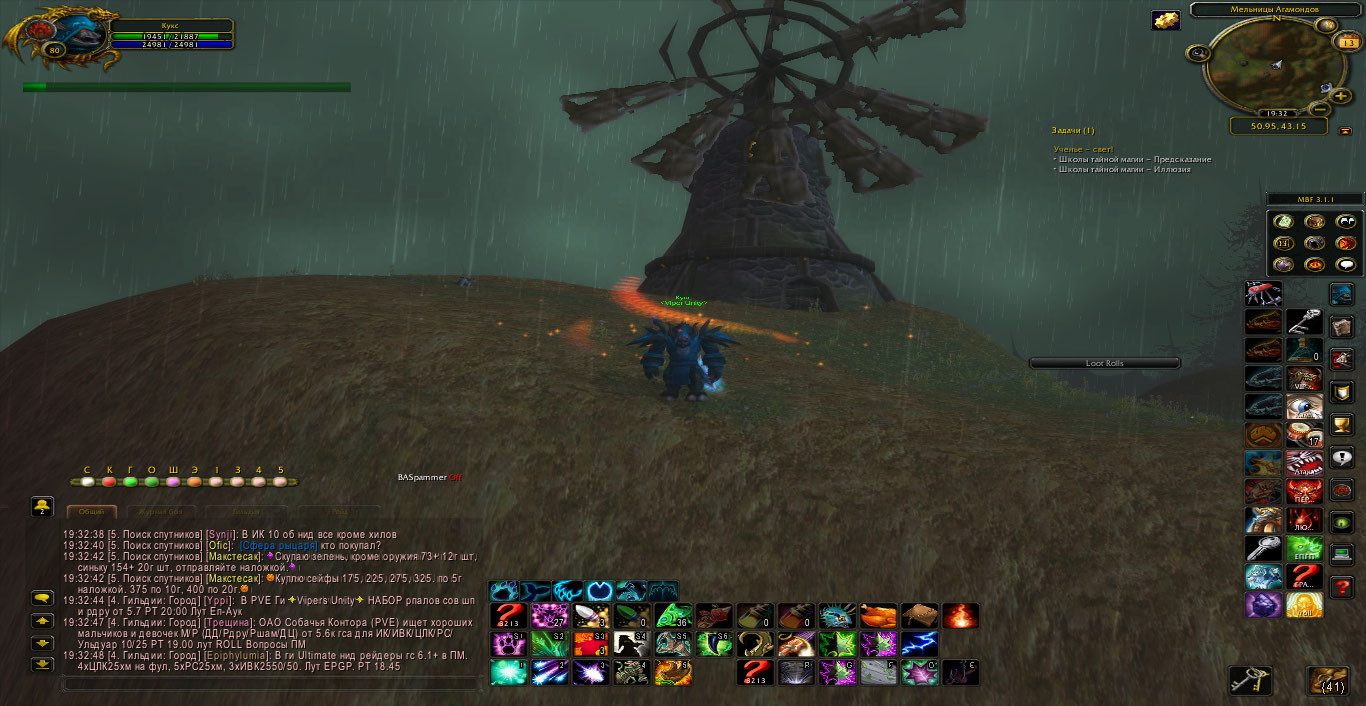Image resolution: width=1366 pixels, height=706 pixels.
Task: Activate the ability bound to S1
Action: coord(508,644)
